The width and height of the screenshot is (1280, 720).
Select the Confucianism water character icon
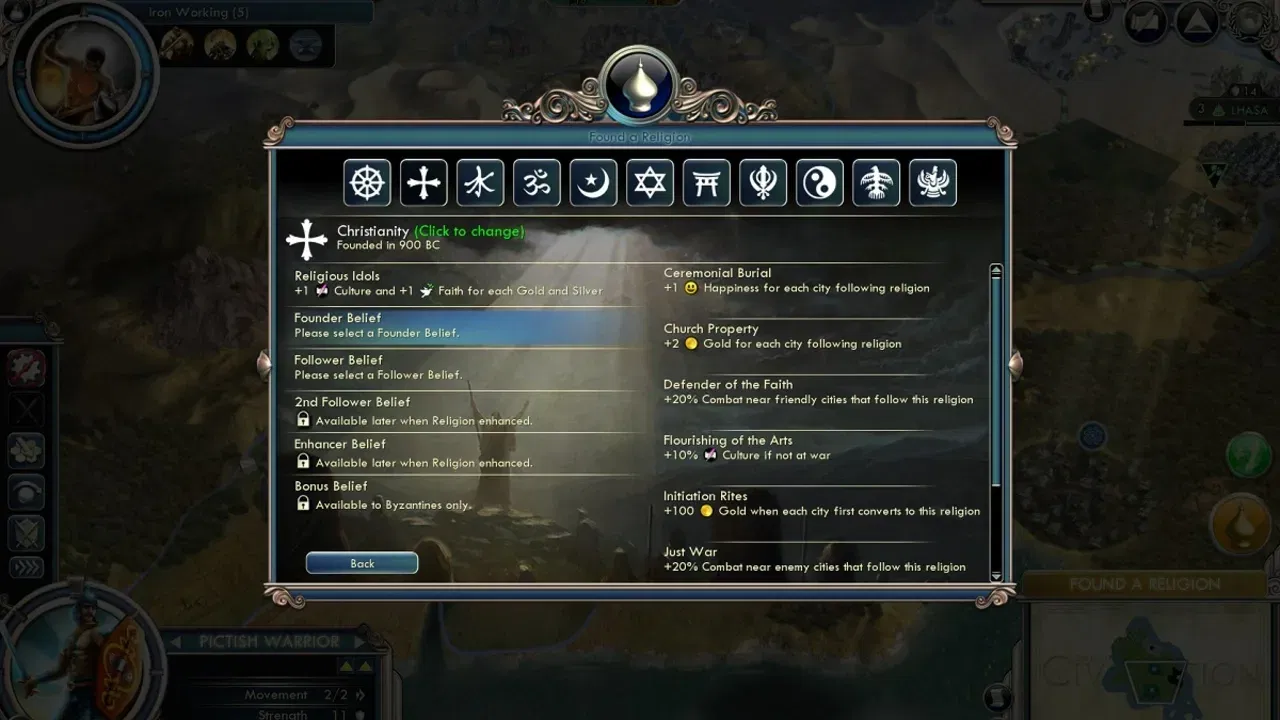480,183
